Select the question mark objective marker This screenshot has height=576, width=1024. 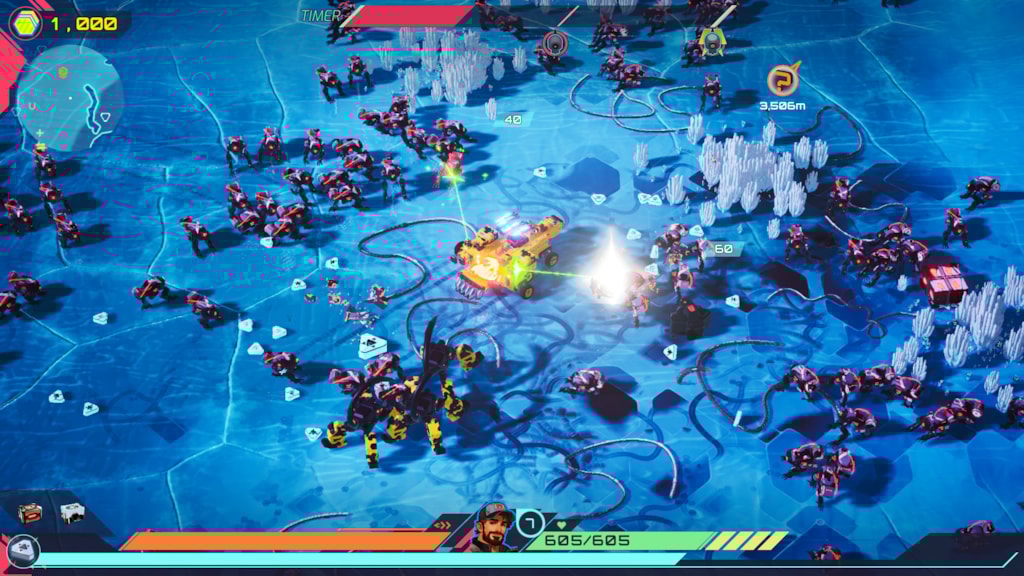pyautogui.click(x=783, y=80)
